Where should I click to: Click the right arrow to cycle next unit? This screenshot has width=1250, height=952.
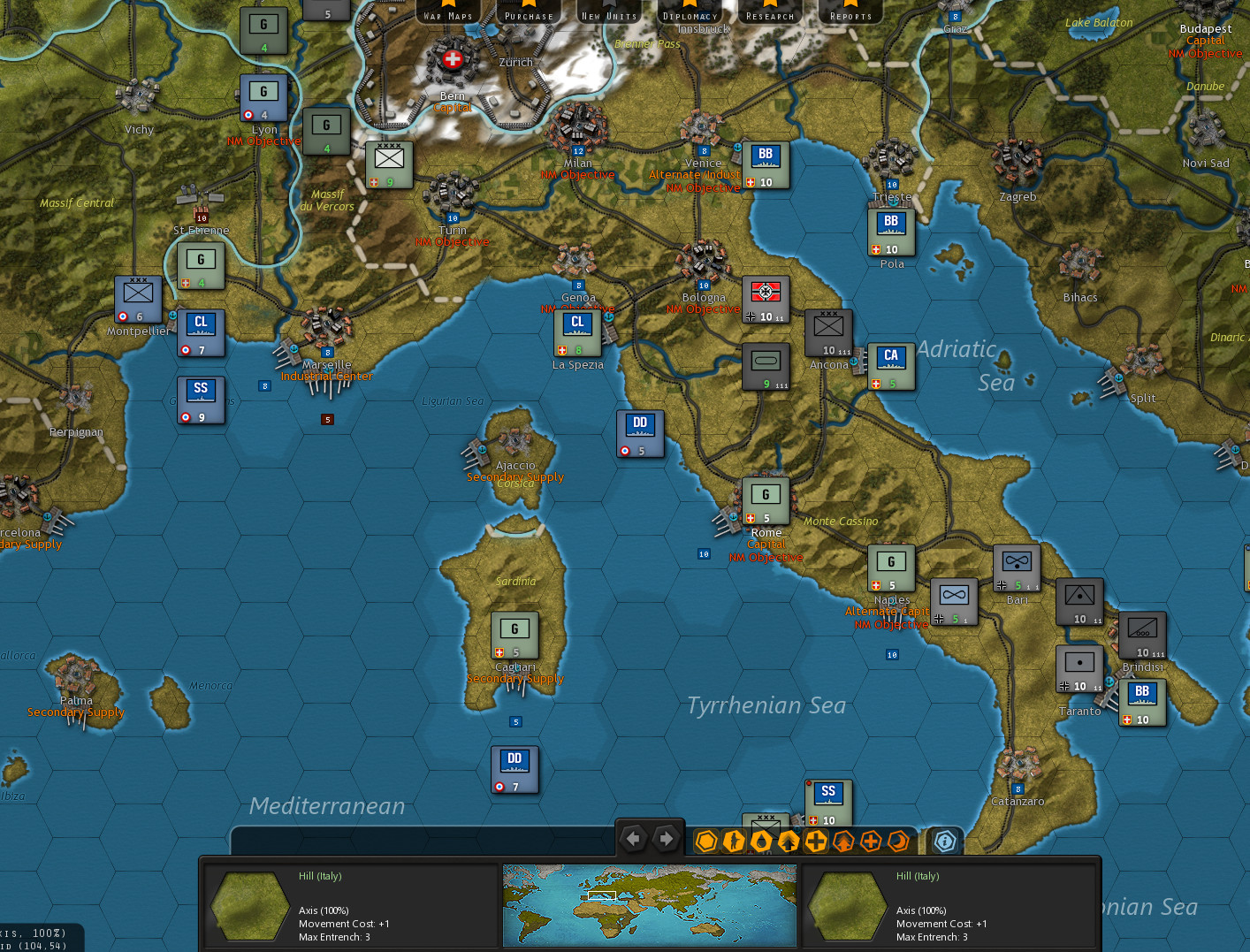665,837
